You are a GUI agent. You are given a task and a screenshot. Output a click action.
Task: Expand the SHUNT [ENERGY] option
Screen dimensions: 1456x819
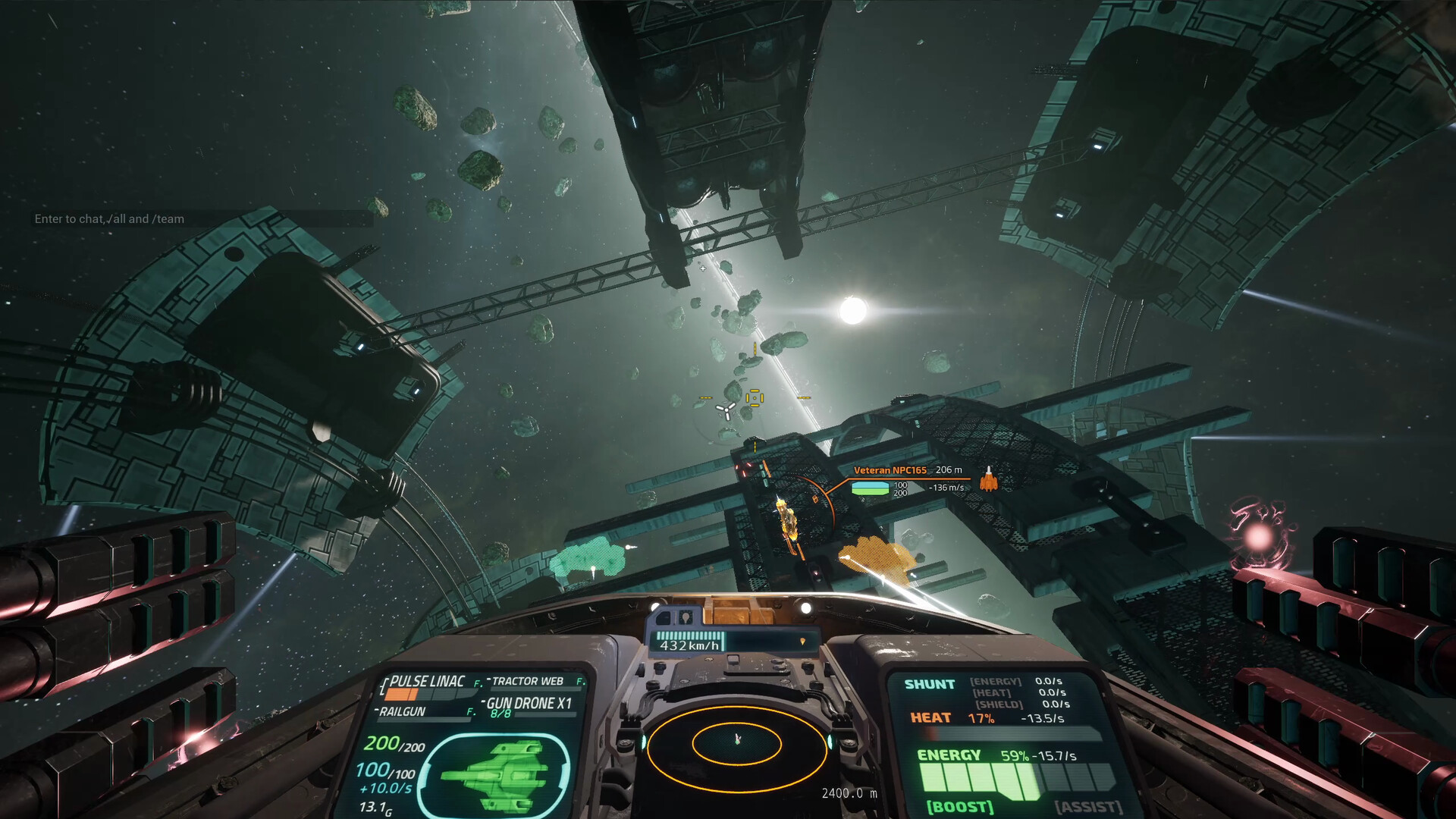tap(996, 682)
